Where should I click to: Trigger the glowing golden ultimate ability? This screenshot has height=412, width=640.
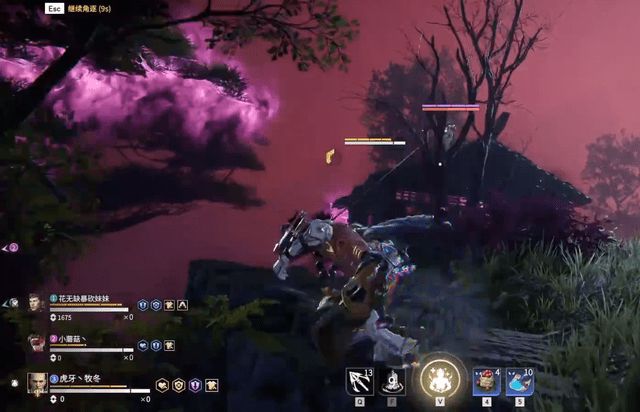click(x=437, y=378)
